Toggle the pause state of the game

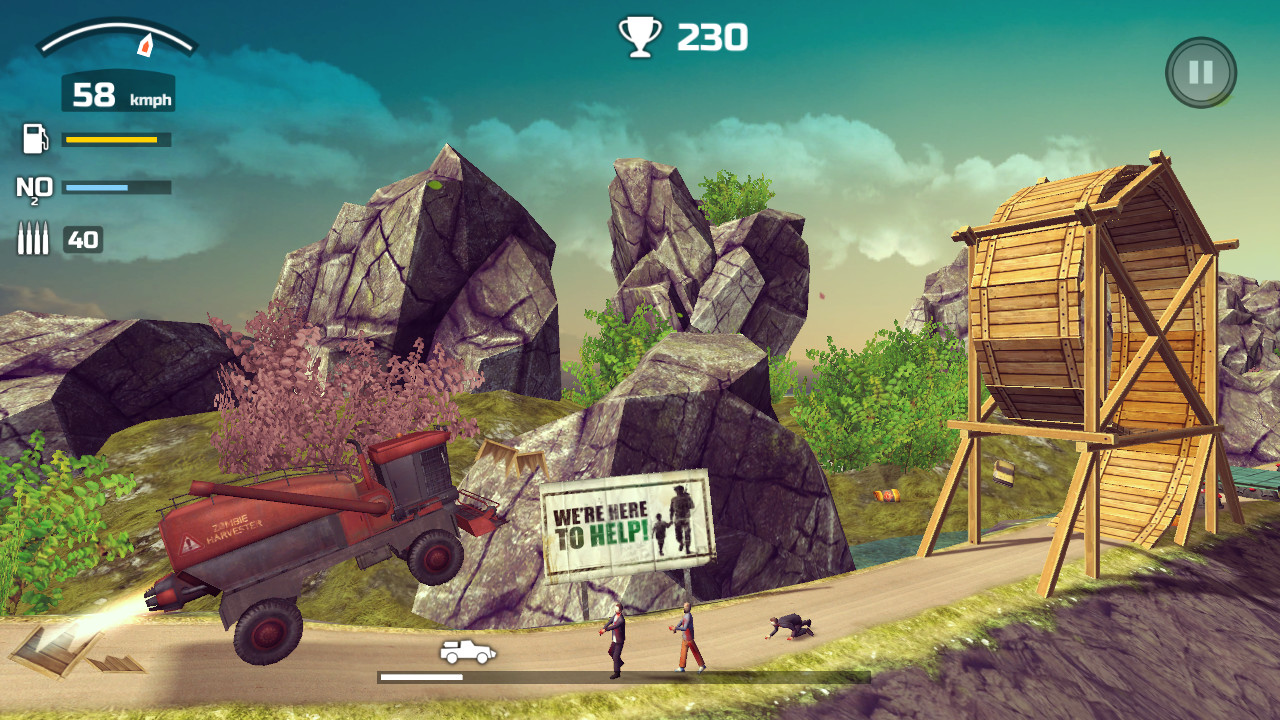coord(1199,71)
